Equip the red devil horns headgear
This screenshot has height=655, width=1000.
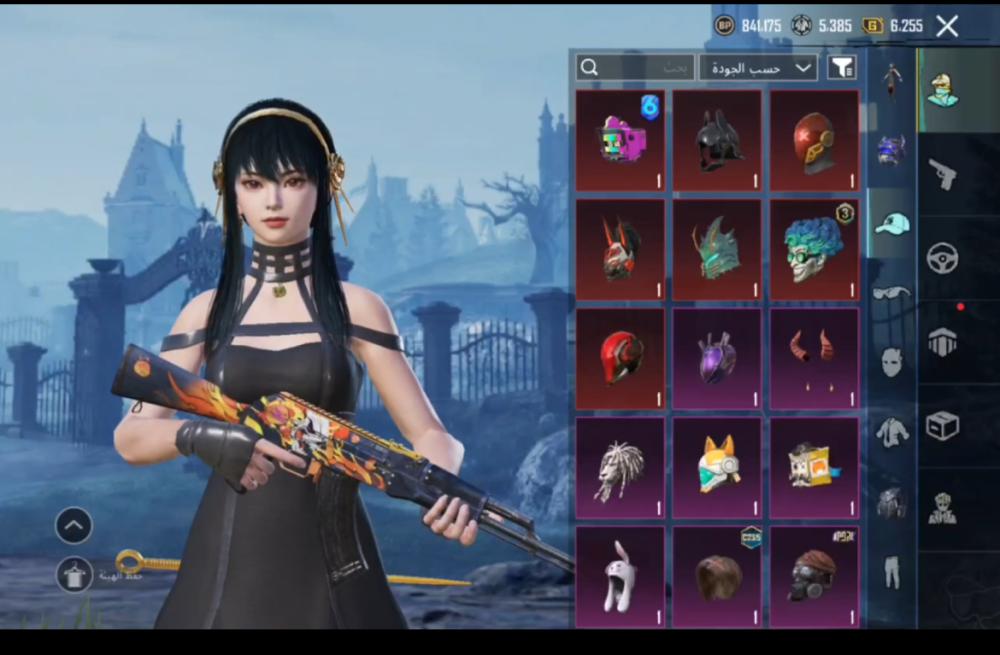(814, 358)
